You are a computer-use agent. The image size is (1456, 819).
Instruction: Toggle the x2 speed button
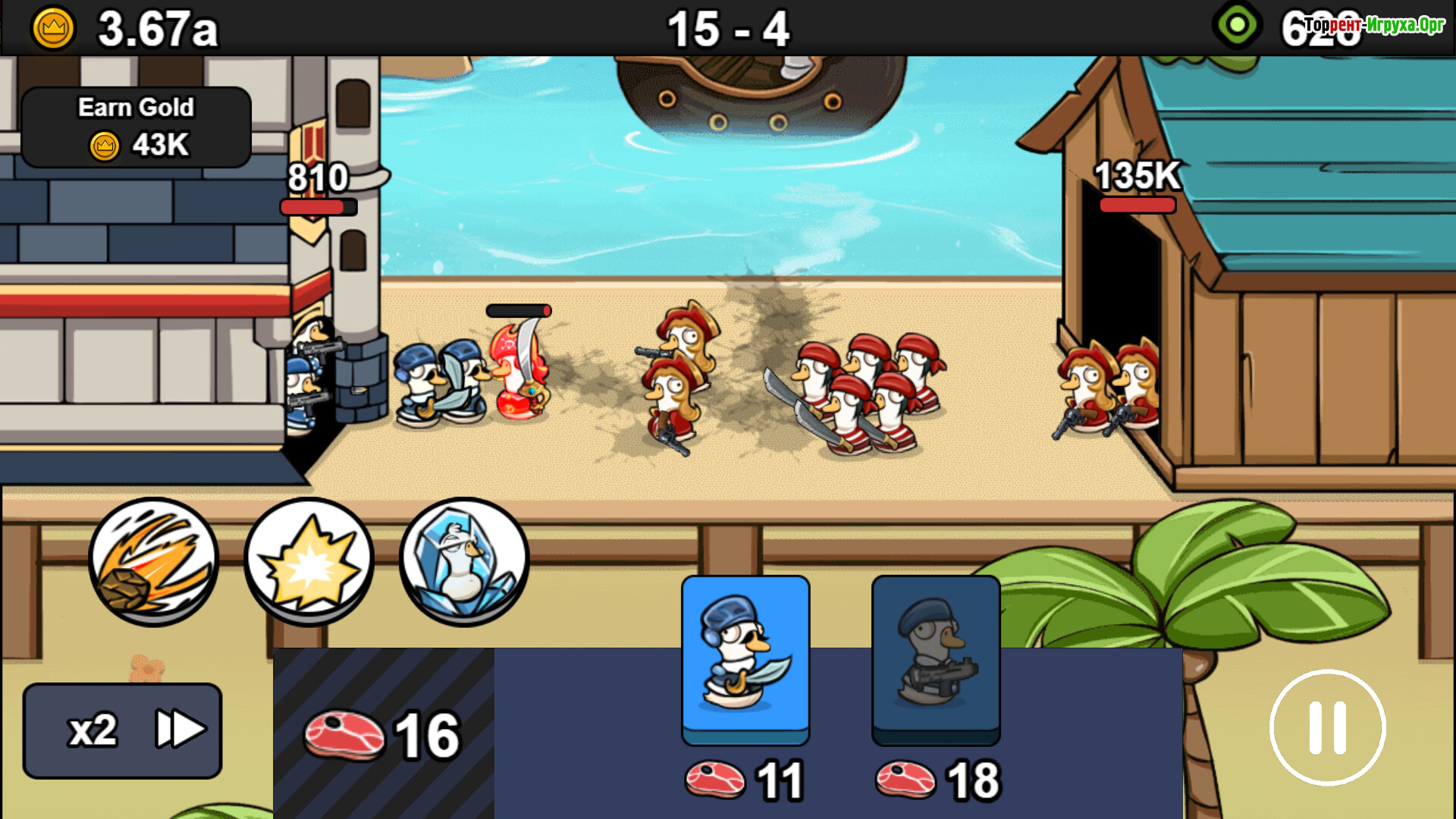click(x=122, y=730)
